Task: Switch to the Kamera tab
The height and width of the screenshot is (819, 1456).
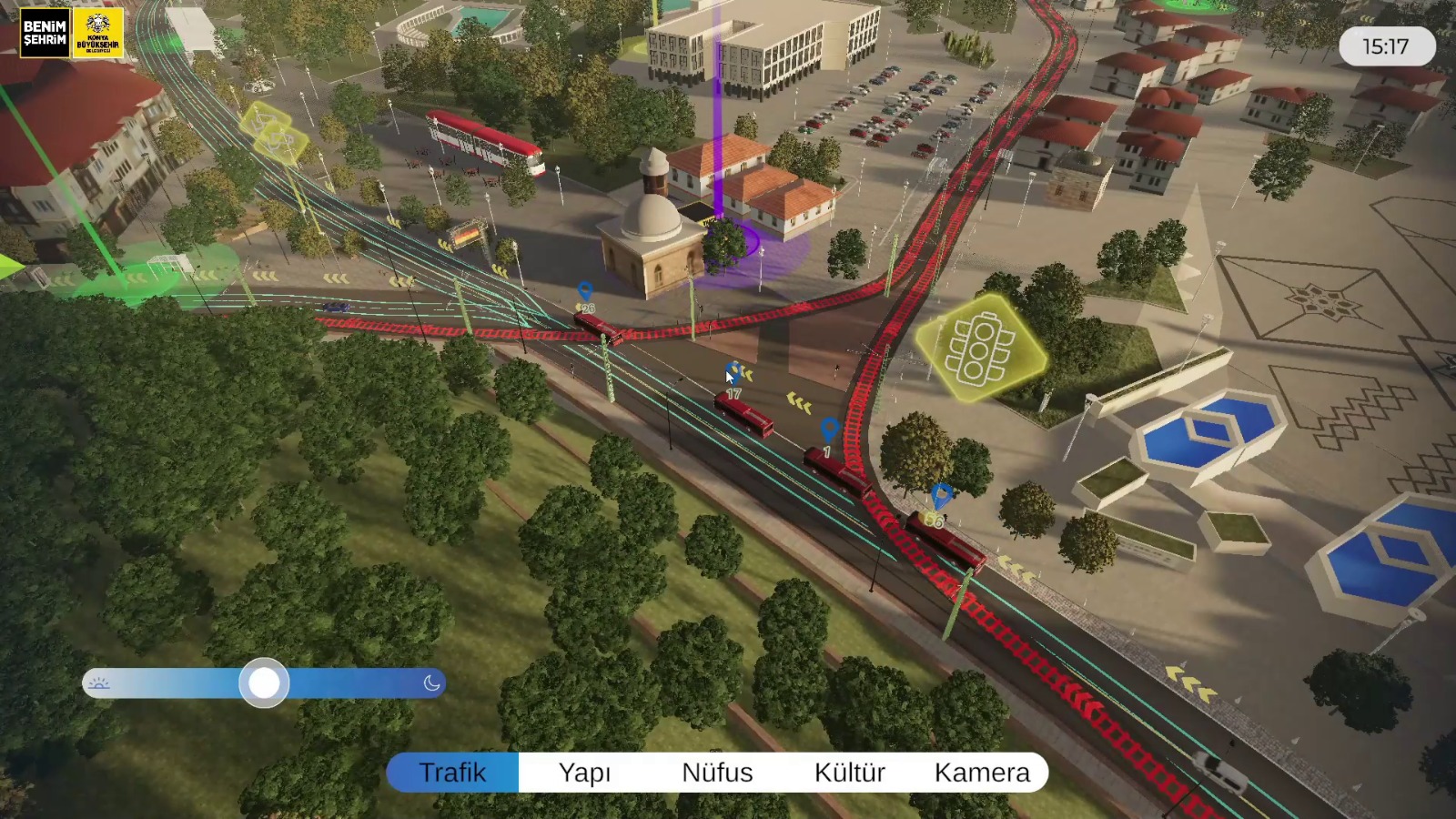Action: (982, 773)
